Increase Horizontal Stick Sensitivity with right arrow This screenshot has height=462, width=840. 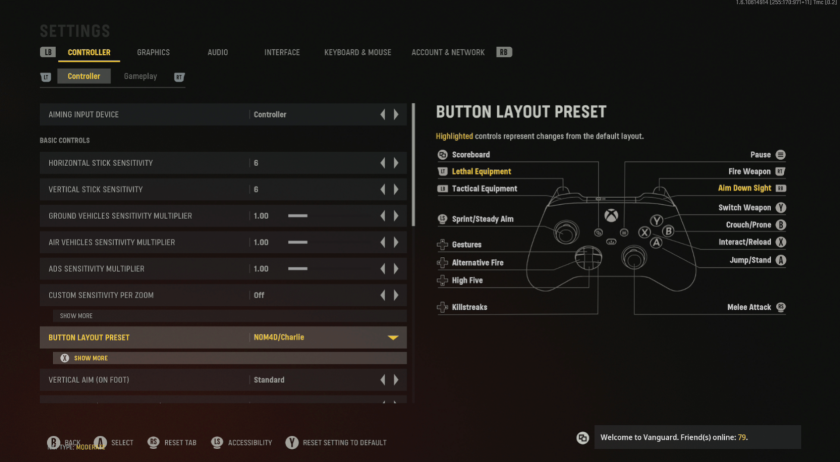coord(396,163)
